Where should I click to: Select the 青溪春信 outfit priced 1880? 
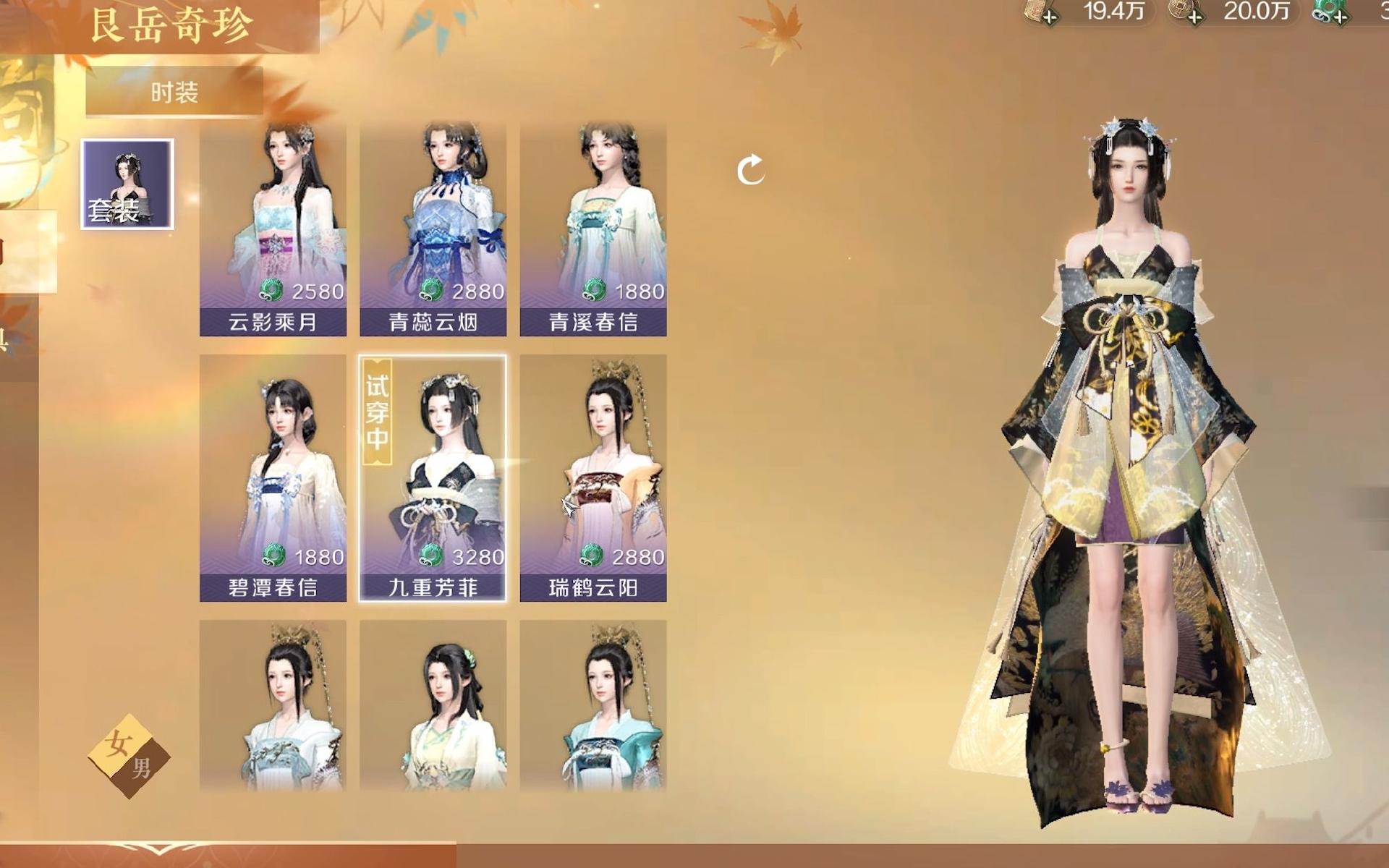(592, 229)
